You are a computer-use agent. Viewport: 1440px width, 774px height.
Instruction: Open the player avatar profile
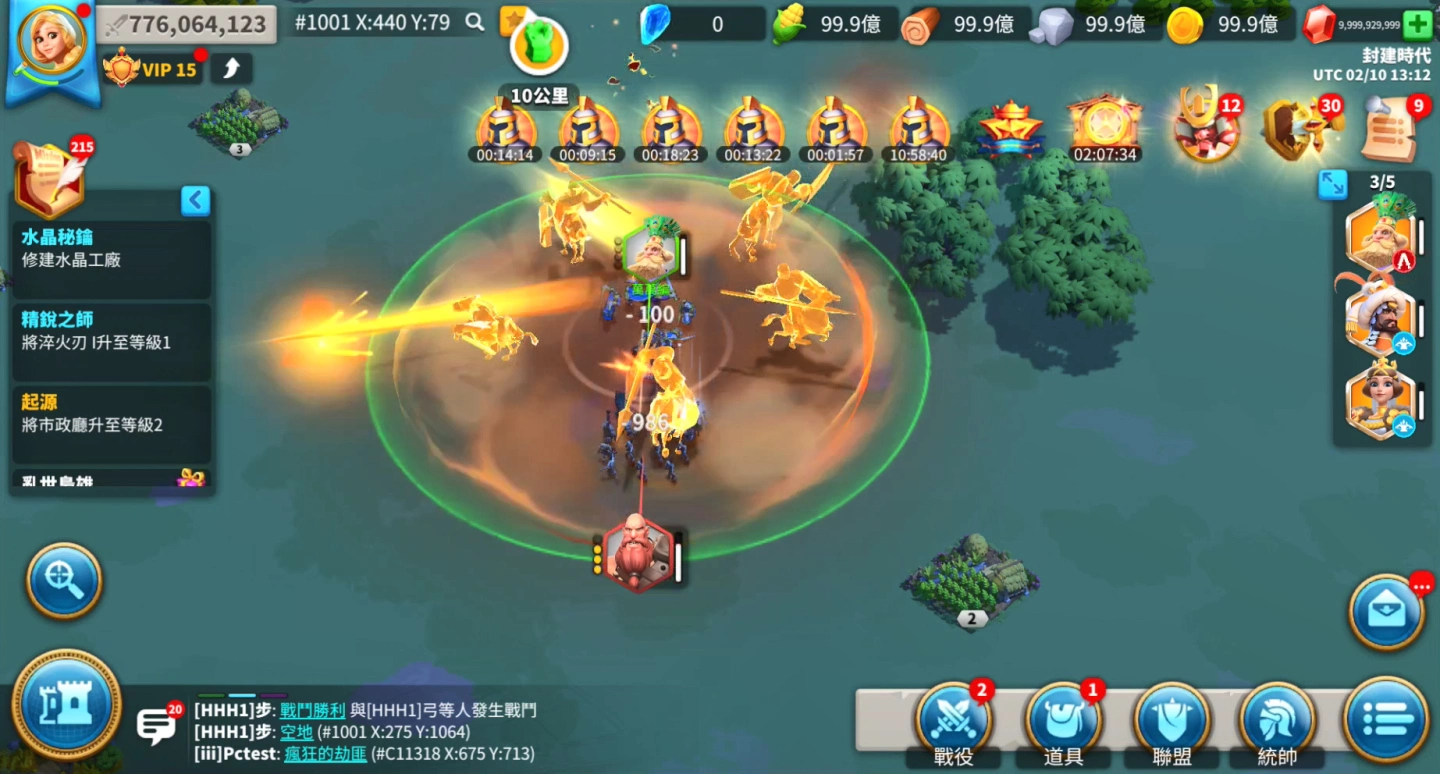coord(51,44)
